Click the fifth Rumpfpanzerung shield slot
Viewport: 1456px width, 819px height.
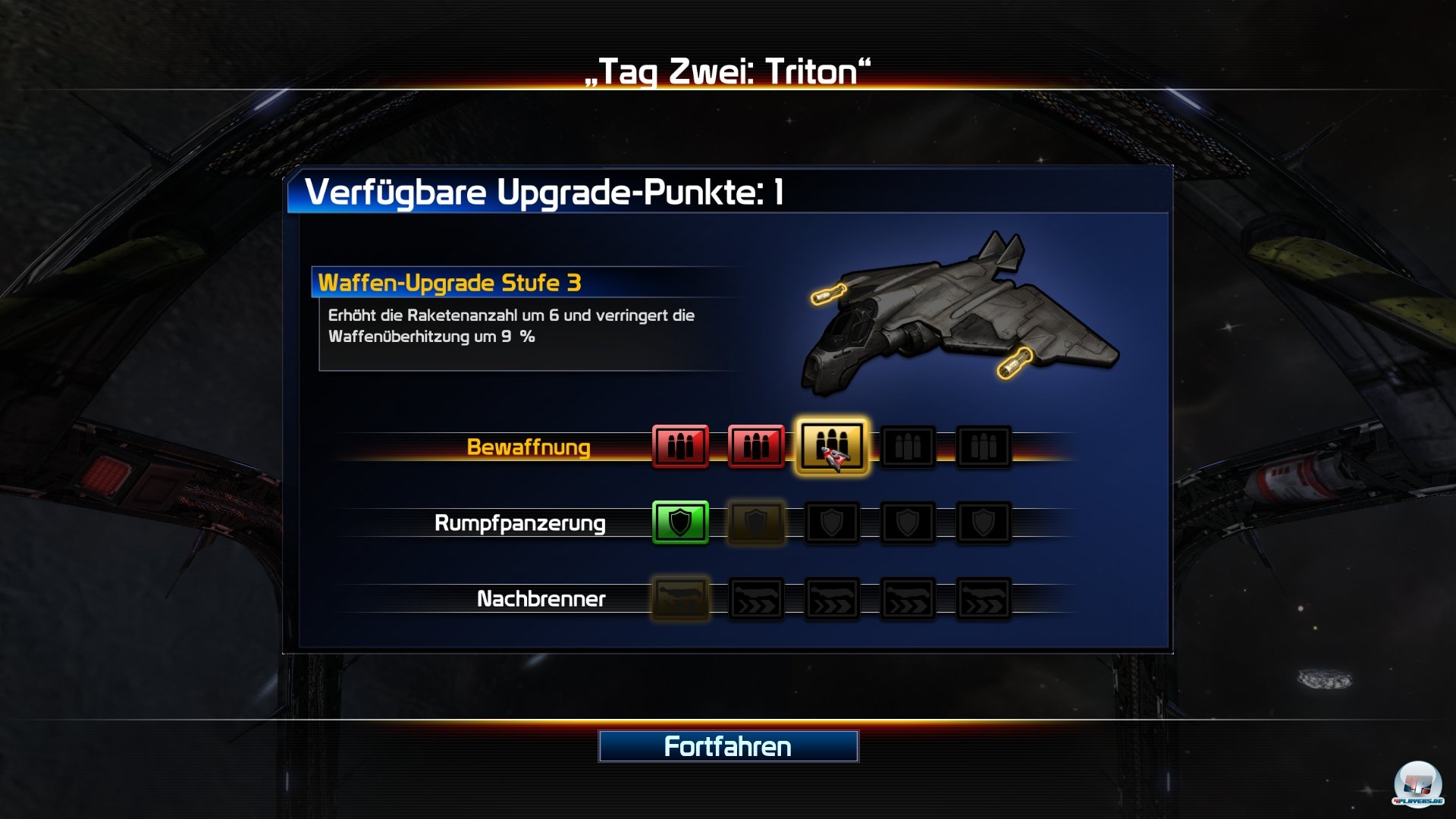[983, 522]
